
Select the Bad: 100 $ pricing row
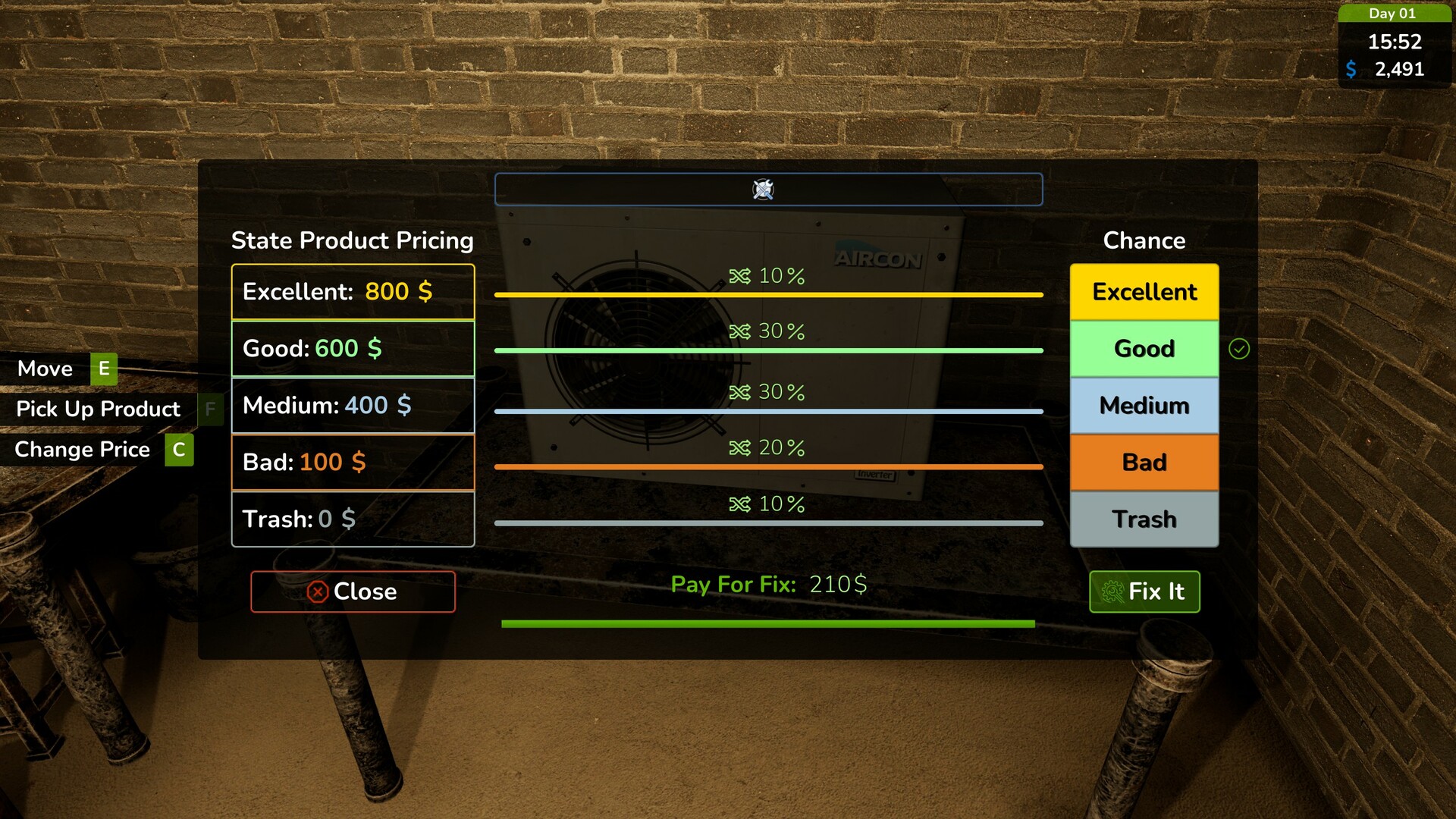pos(353,462)
